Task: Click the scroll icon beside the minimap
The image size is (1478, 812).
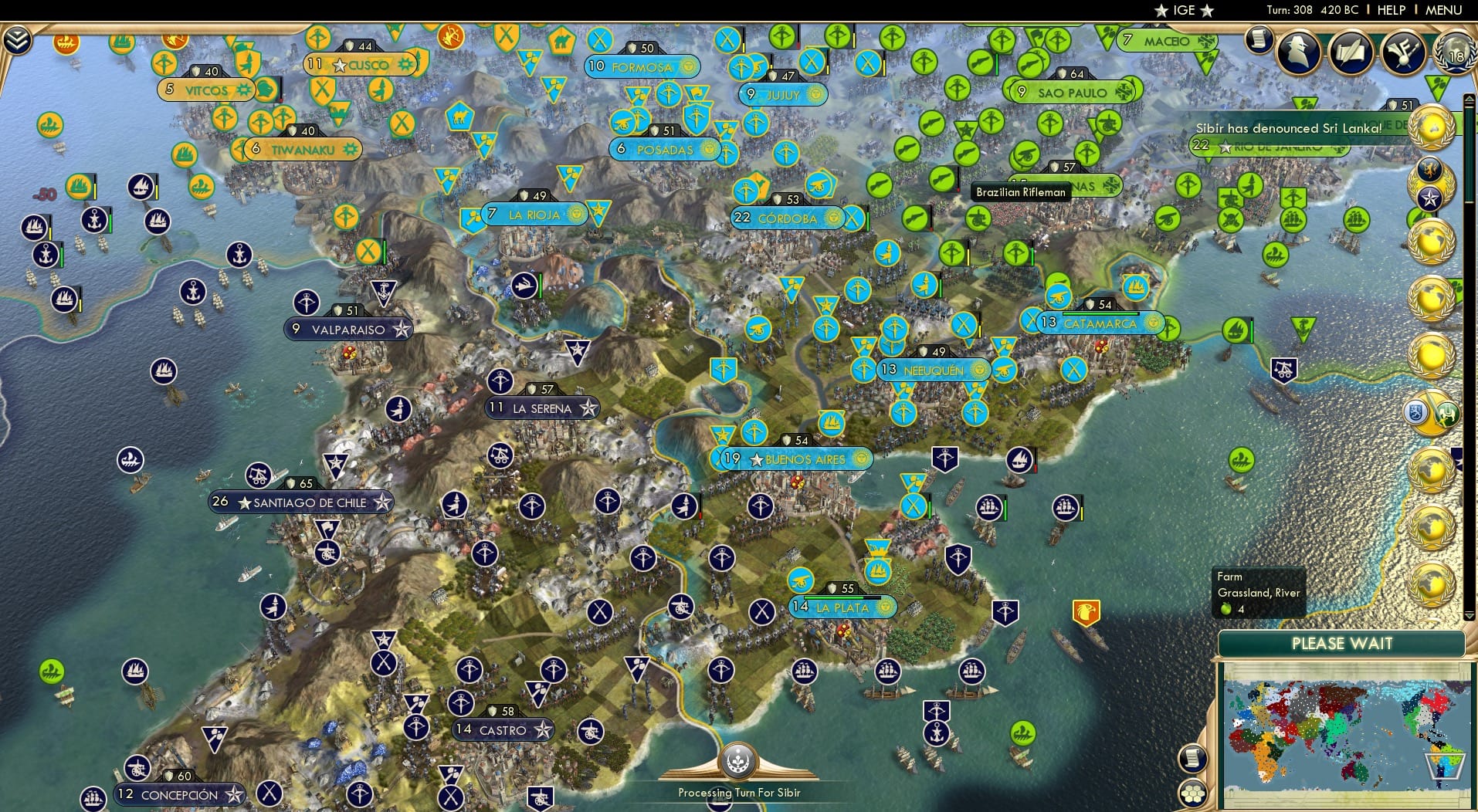Action: (1192, 758)
